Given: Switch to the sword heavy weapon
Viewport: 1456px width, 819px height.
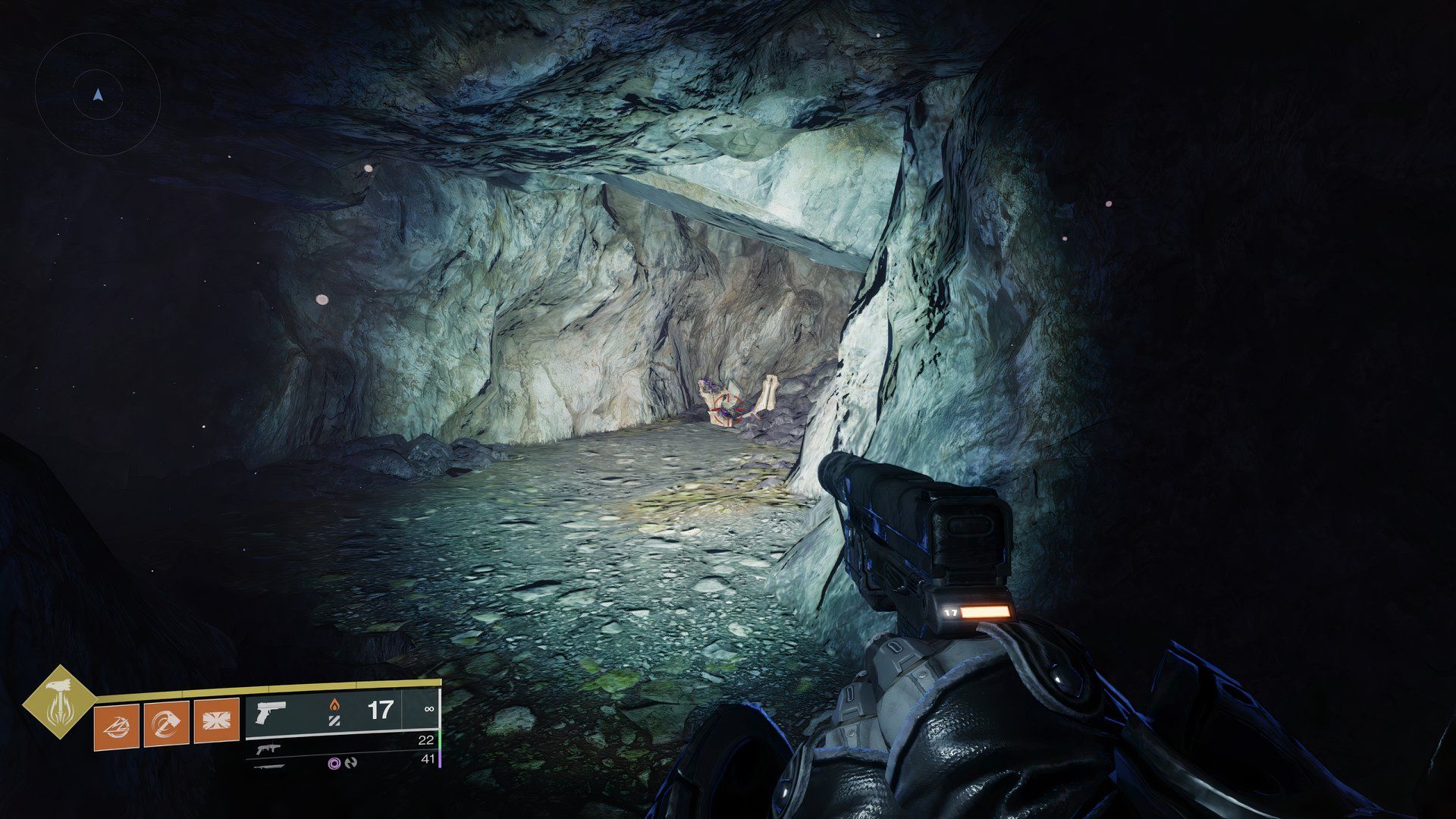Looking at the screenshot, I should coord(271,766).
